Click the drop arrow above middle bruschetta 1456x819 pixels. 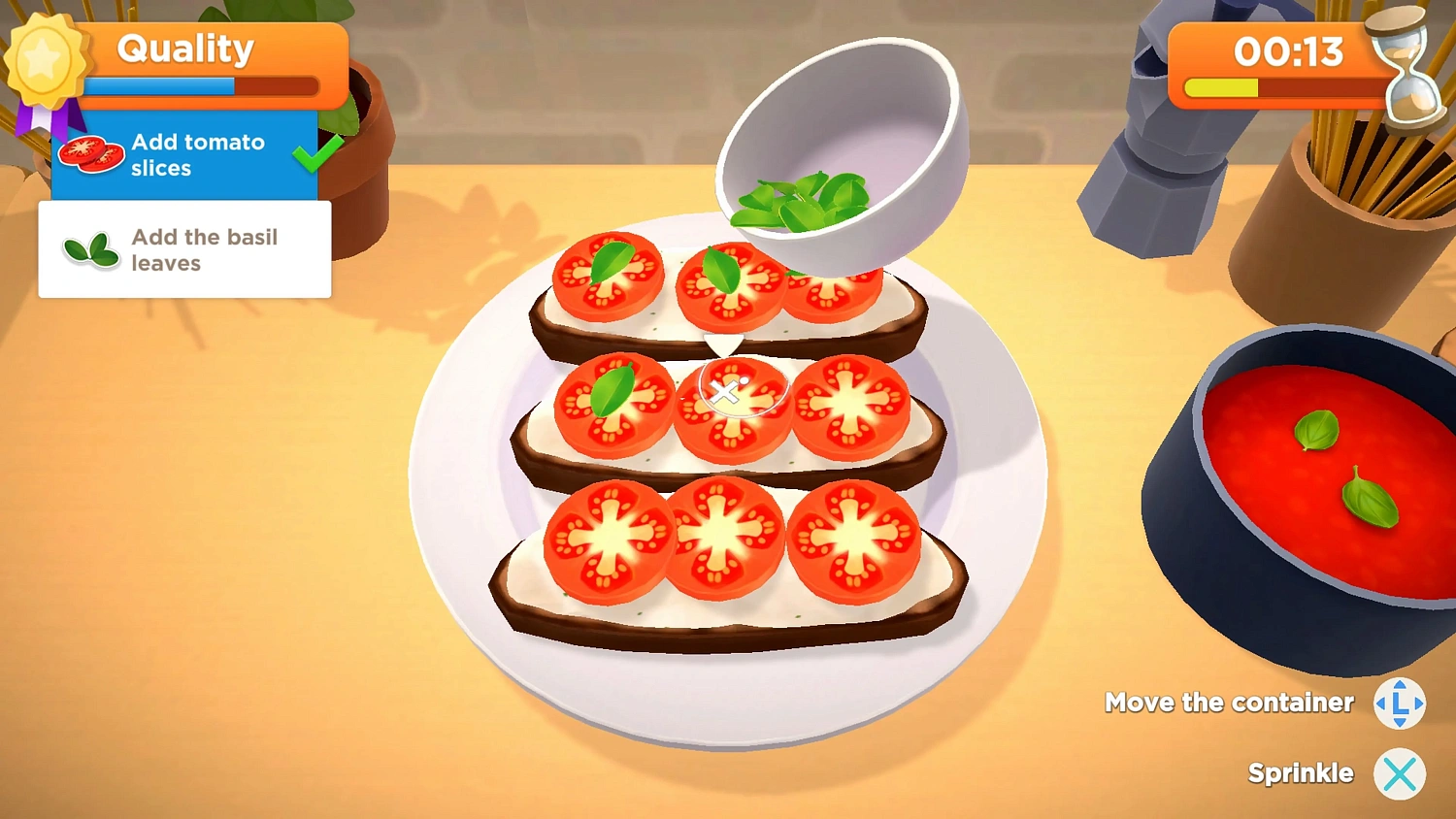pyautogui.click(x=723, y=345)
